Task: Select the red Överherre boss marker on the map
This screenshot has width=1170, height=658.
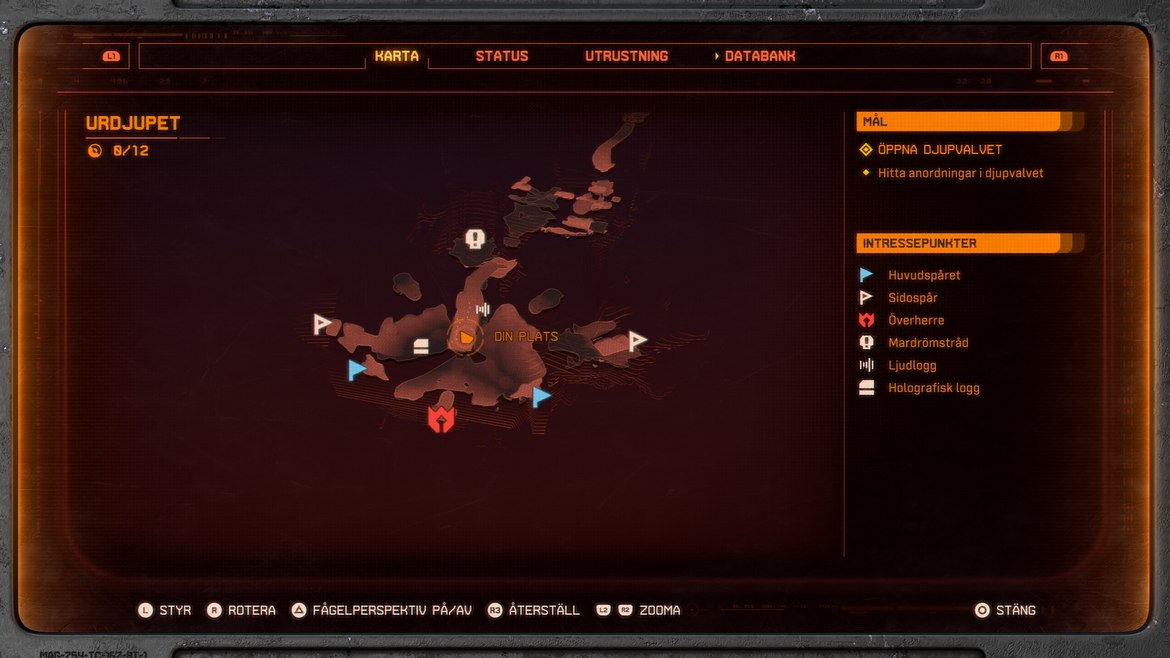Action: point(441,419)
